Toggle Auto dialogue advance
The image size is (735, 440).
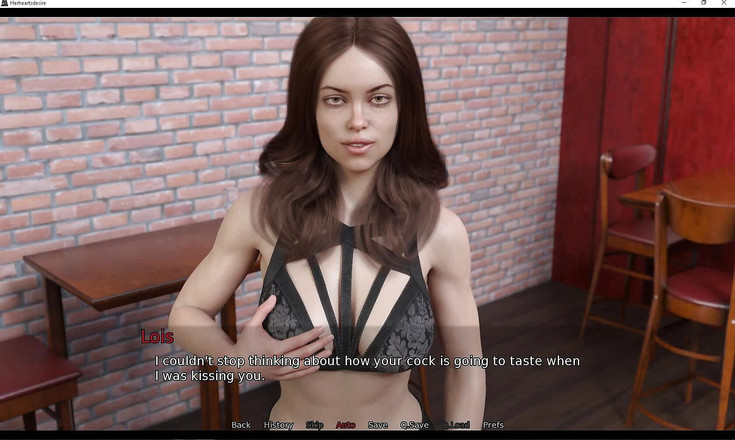coord(345,425)
